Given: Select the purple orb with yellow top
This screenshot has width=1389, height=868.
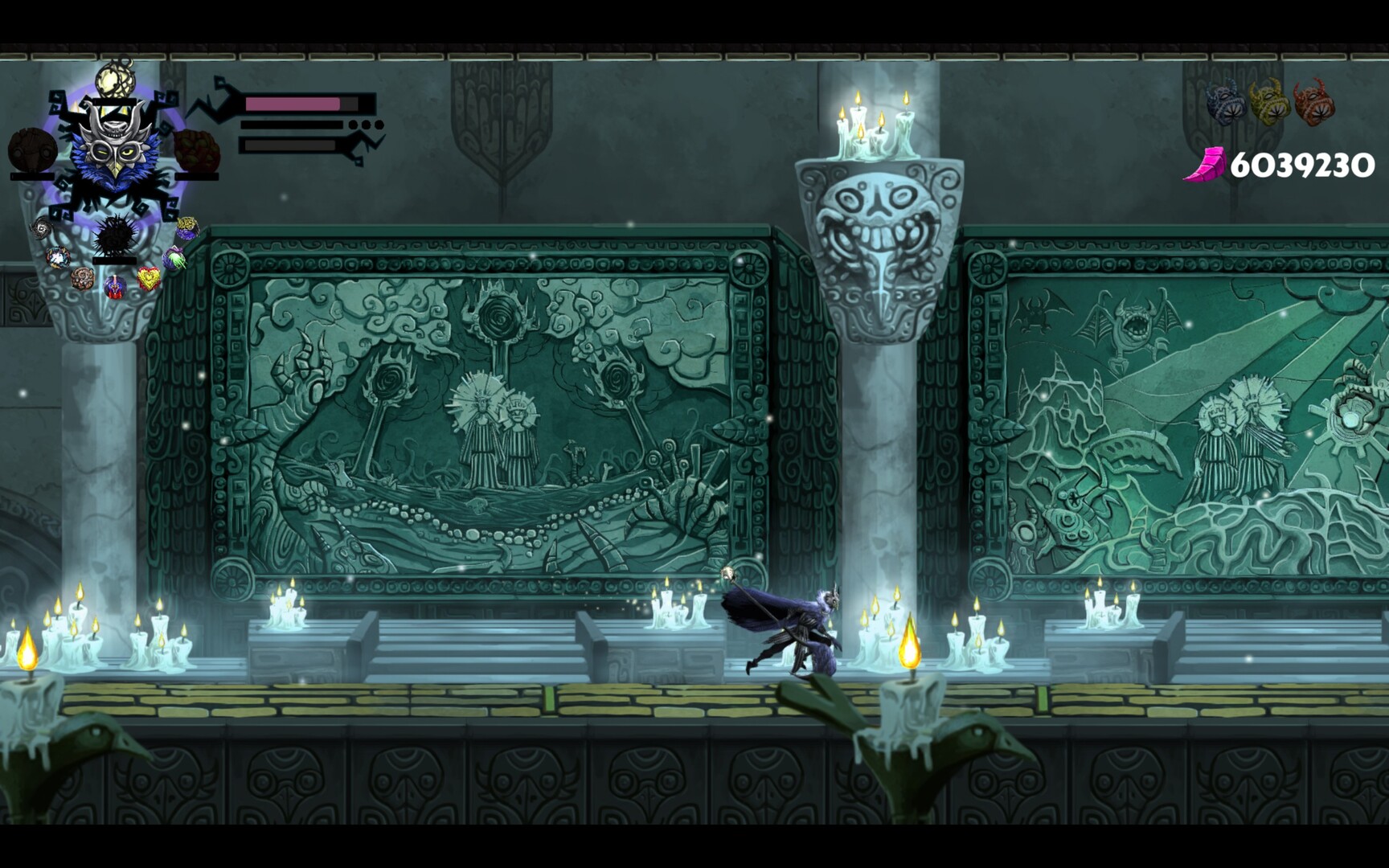Looking at the screenshot, I should [x=188, y=229].
